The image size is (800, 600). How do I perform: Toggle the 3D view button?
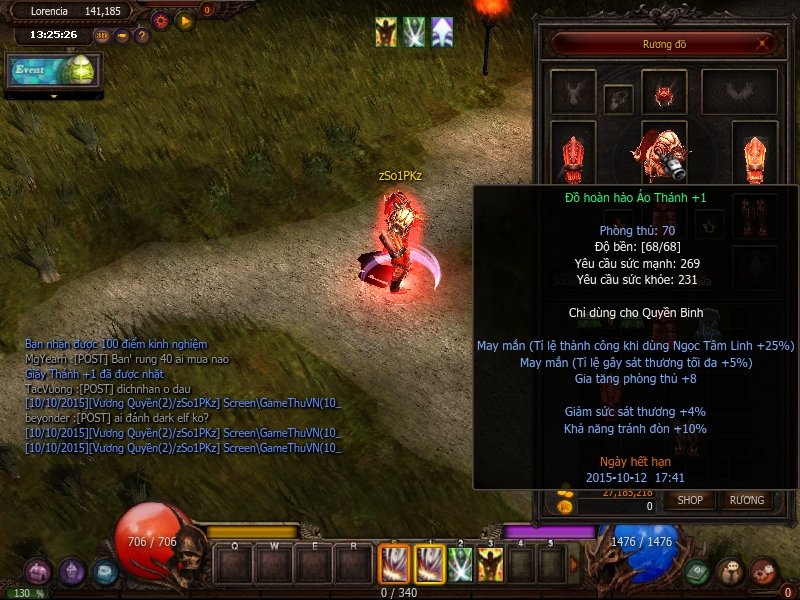click(x=102, y=36)
